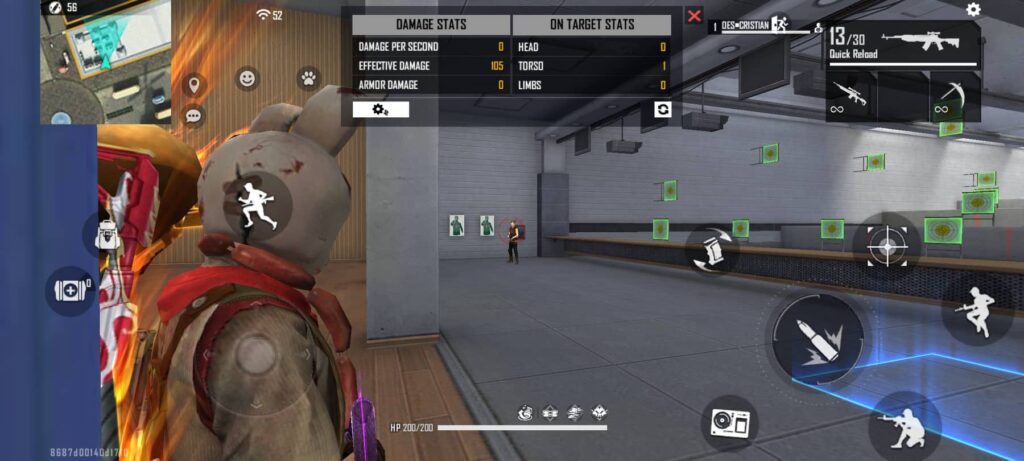Tap the map pin marker icon
1024x461 pixels.
click(193, 85)
